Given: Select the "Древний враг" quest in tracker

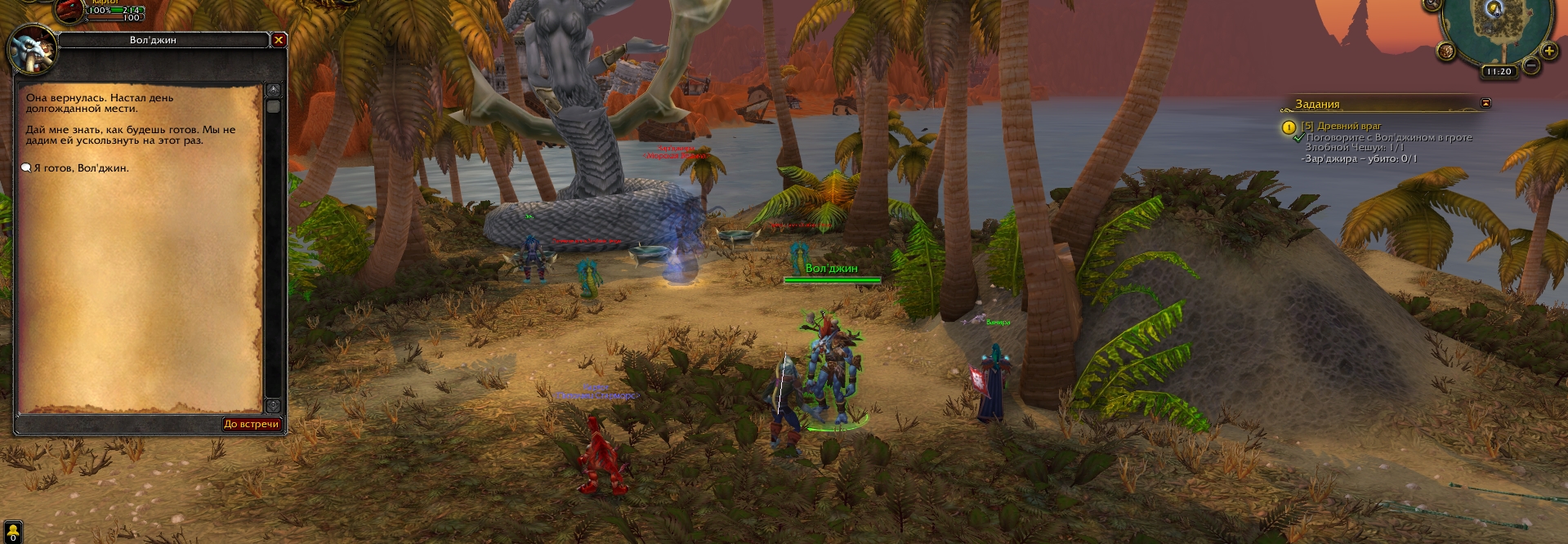Looking at the screenshot, I should pyautogui.click(x=1341, y=127).
